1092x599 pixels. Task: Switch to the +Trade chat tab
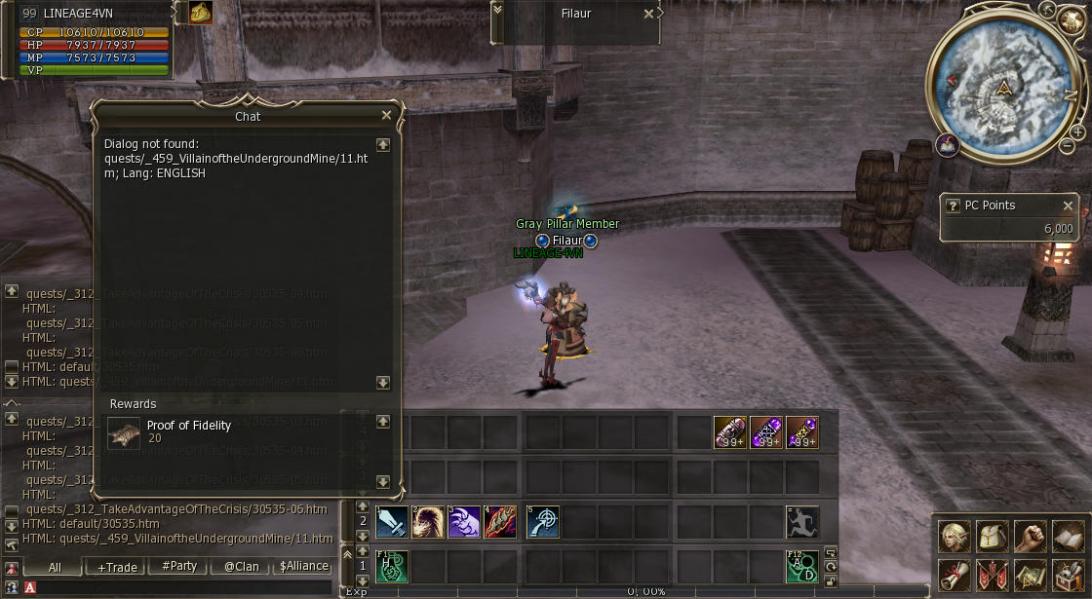(x=117, y=567)
